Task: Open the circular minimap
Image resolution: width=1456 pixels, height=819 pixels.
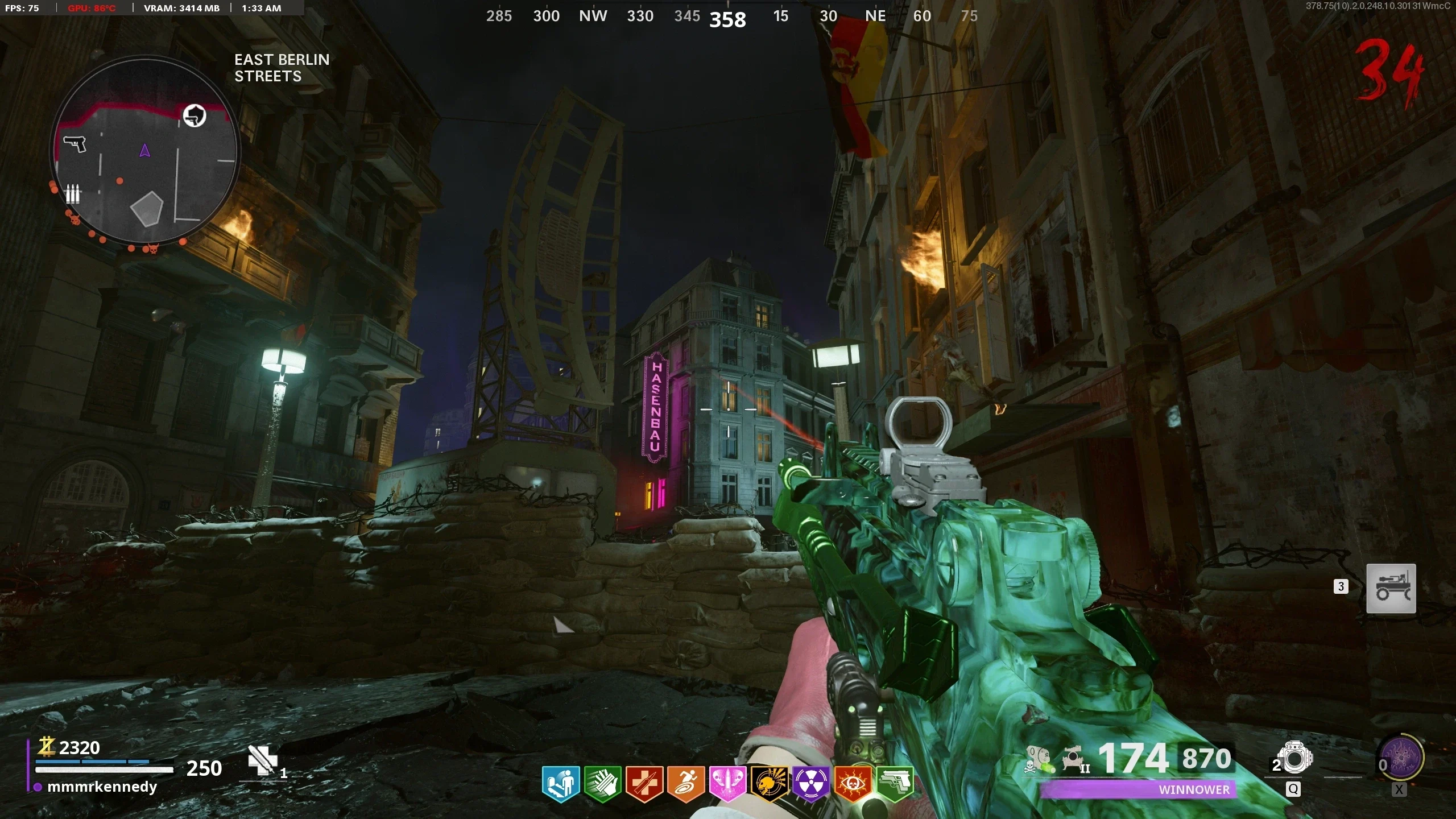Action: point(144,151)
